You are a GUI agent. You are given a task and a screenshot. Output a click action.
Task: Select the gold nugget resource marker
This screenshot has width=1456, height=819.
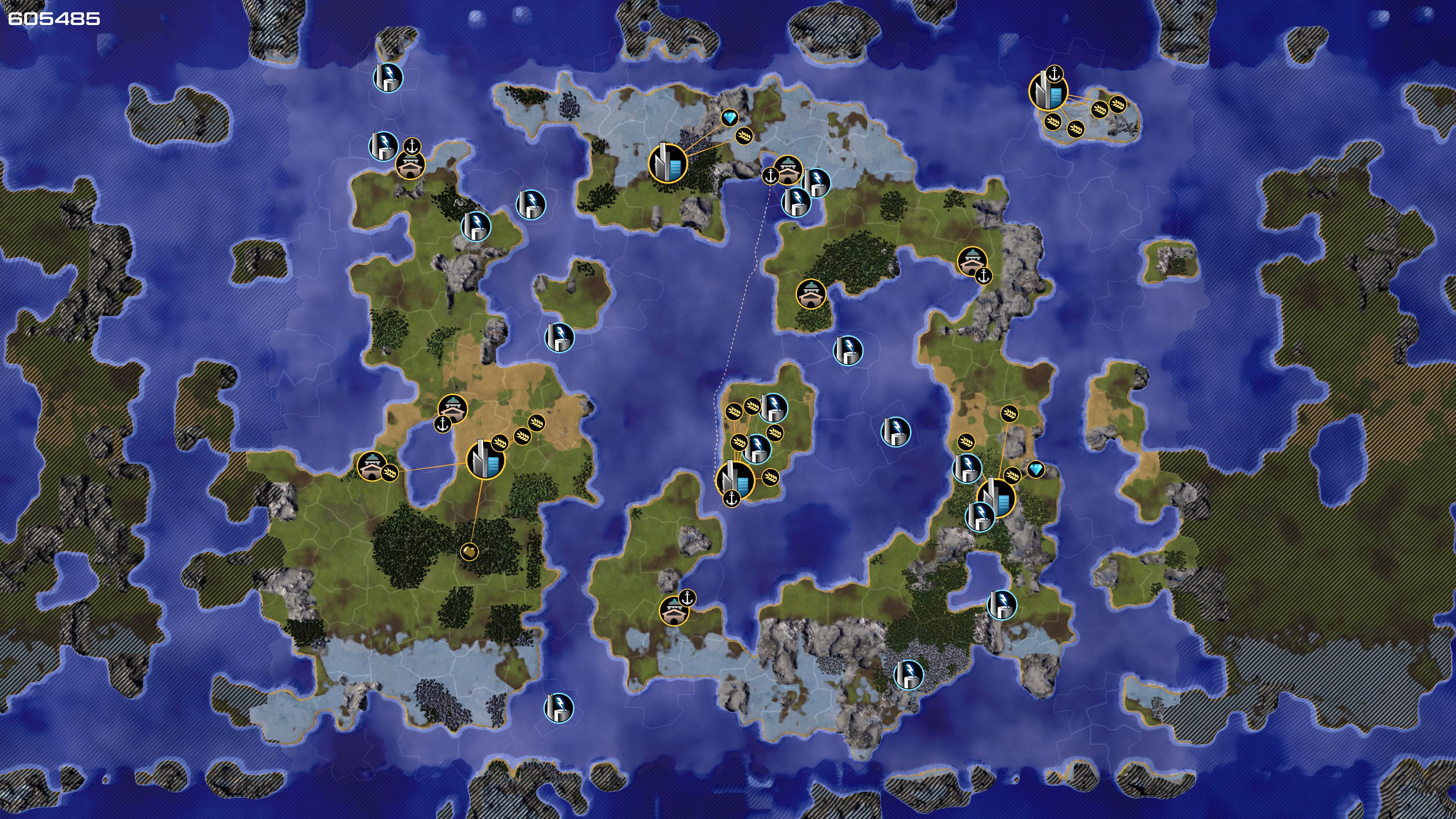469,551
